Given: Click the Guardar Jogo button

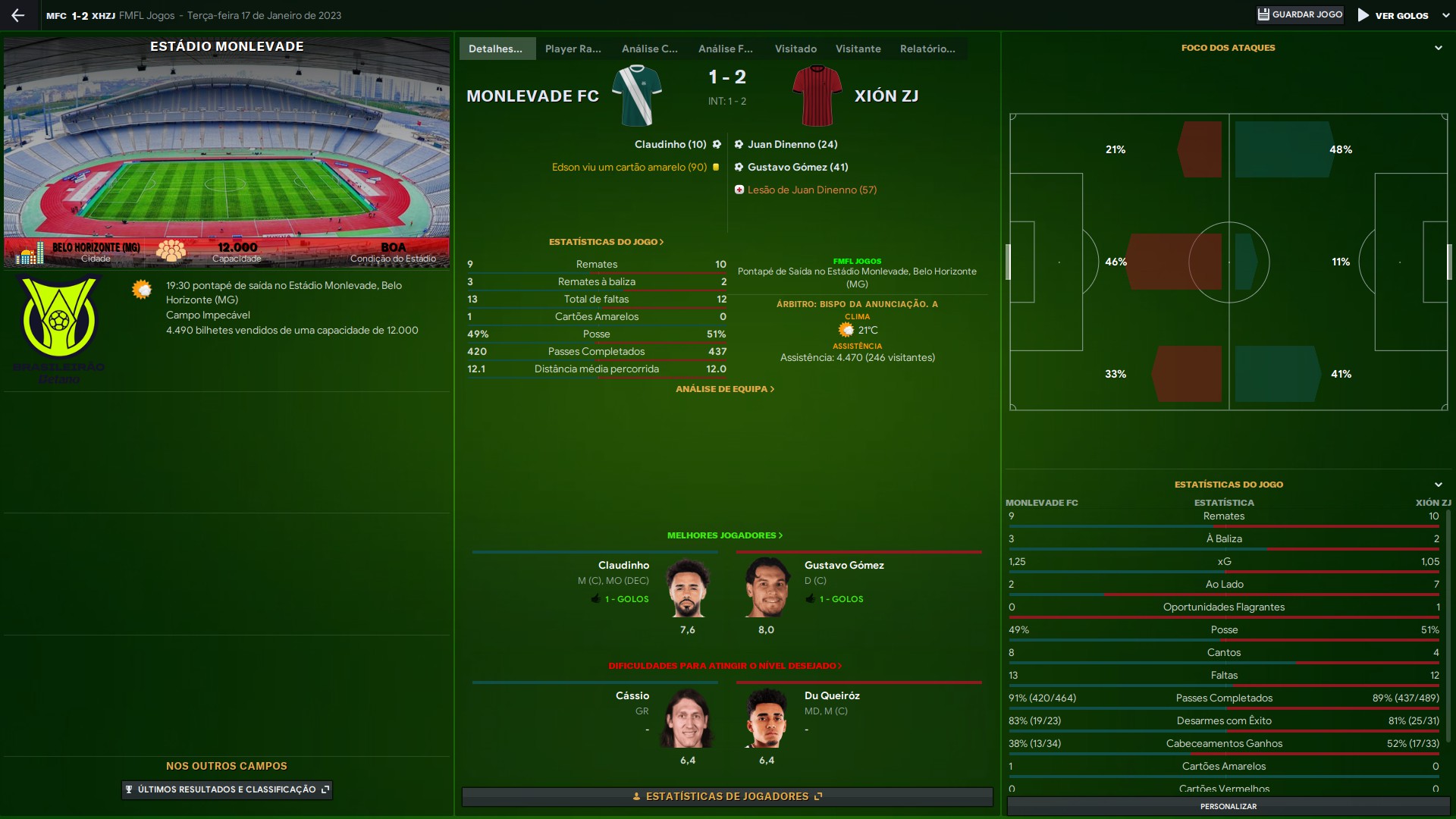Looking at the screenshot, I should pyautogui.click(x=1300, y=15).
